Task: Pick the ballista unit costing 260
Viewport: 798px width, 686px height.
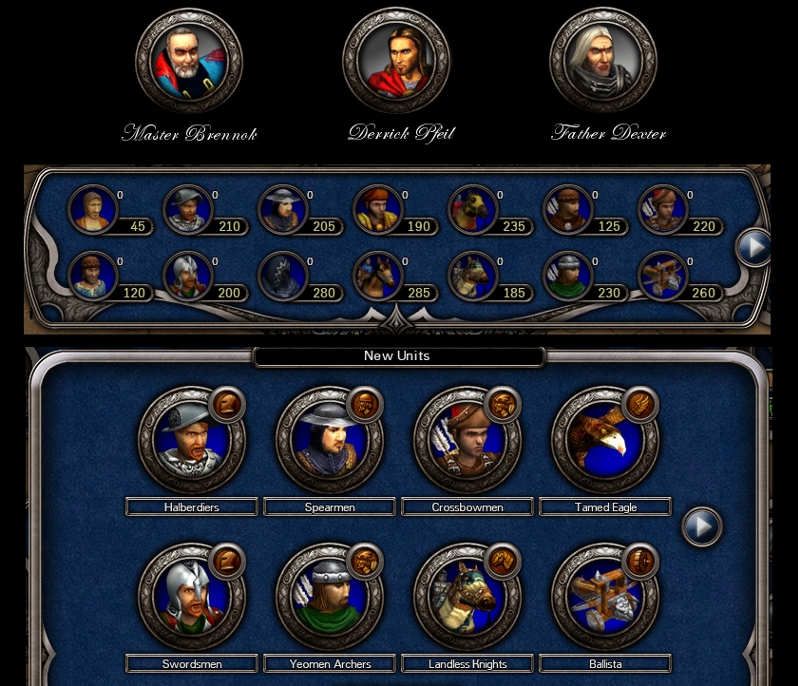Action: click(662, 276)
